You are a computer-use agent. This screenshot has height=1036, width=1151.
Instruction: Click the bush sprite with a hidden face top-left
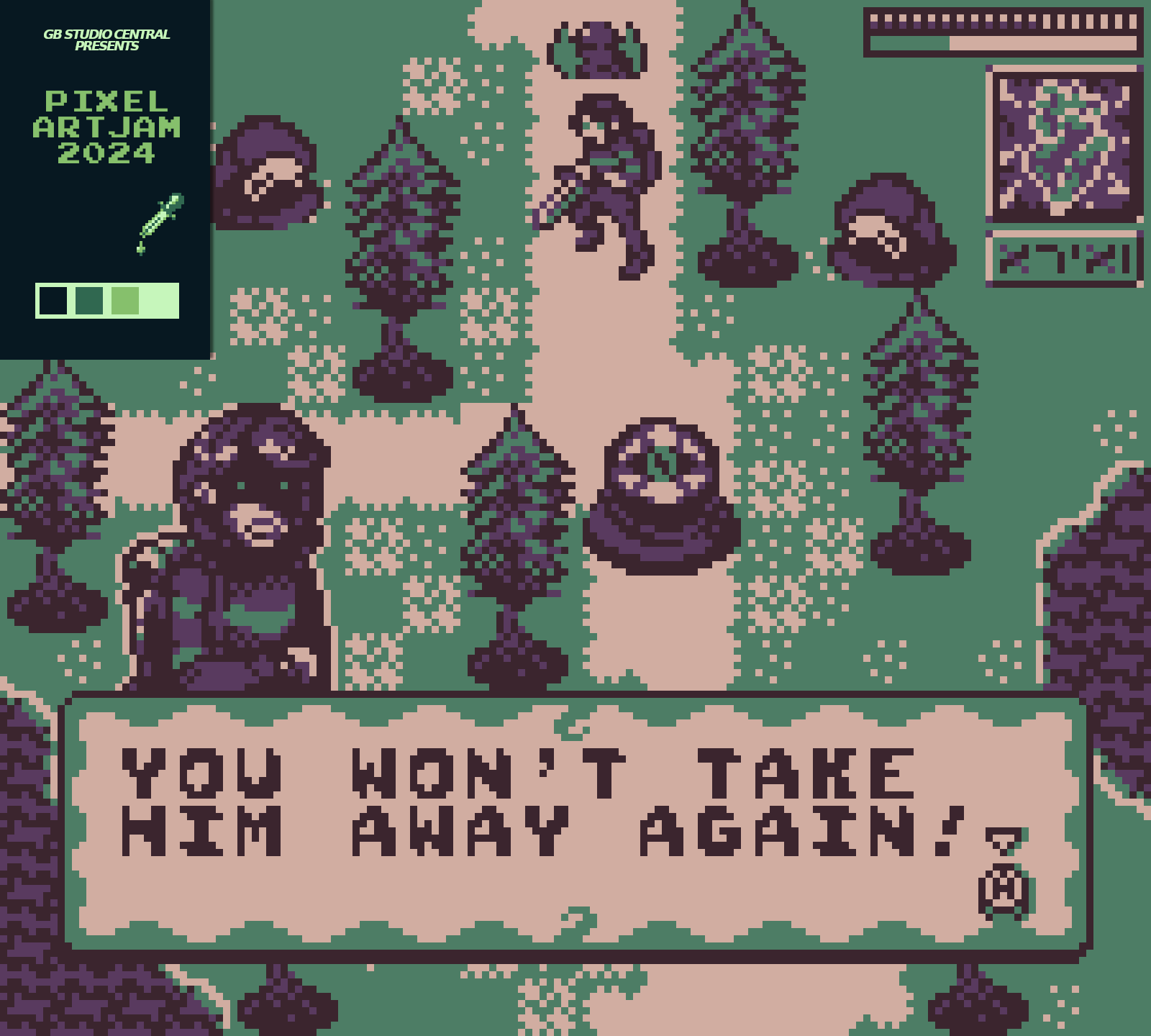[x=266, y=169]
